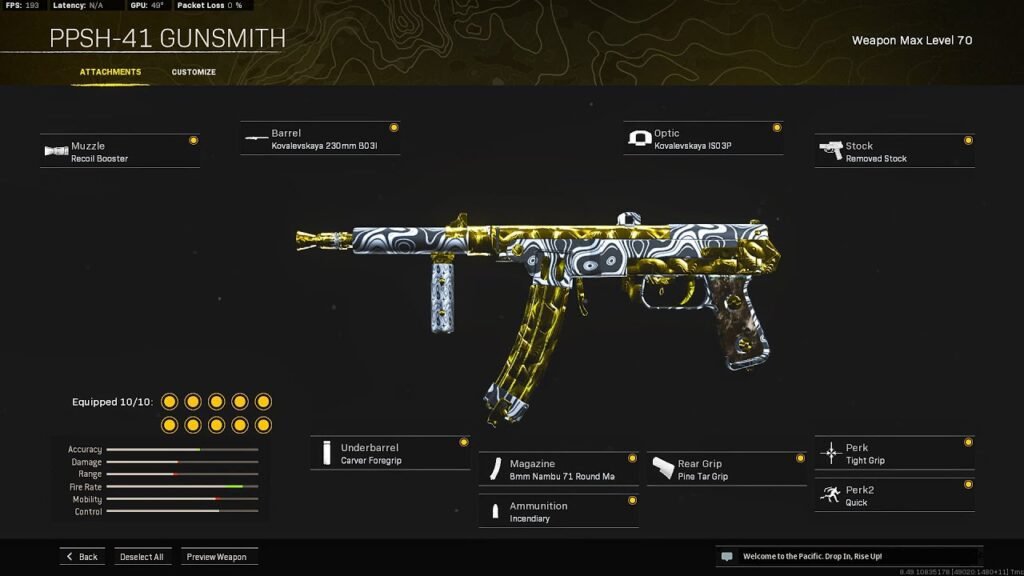
Task: Switch to the Customize tab
Action: click(x=193, y=72)
